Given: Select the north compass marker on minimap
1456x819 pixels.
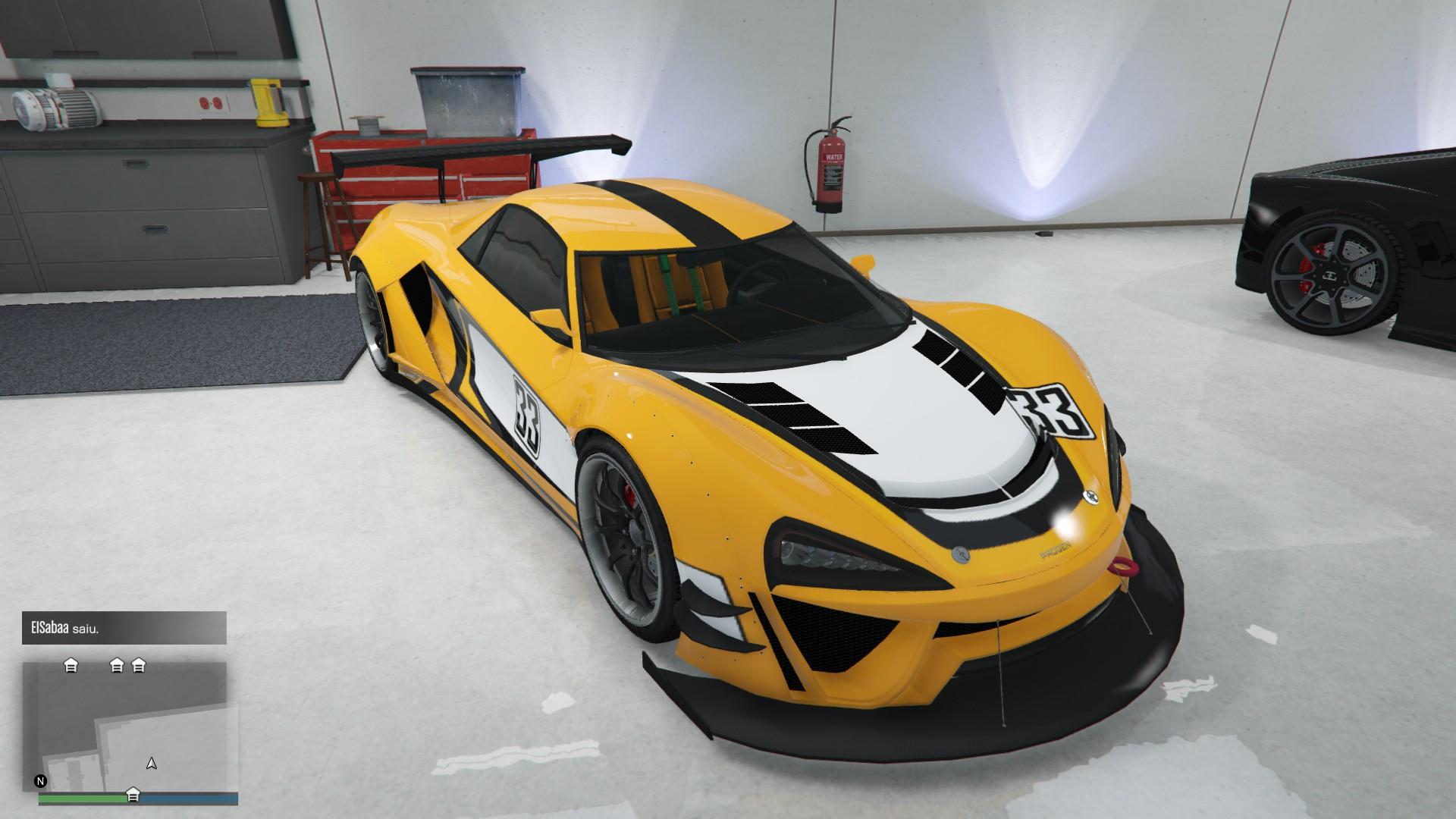Looking at the screenshot, I should tap(41, 781).
